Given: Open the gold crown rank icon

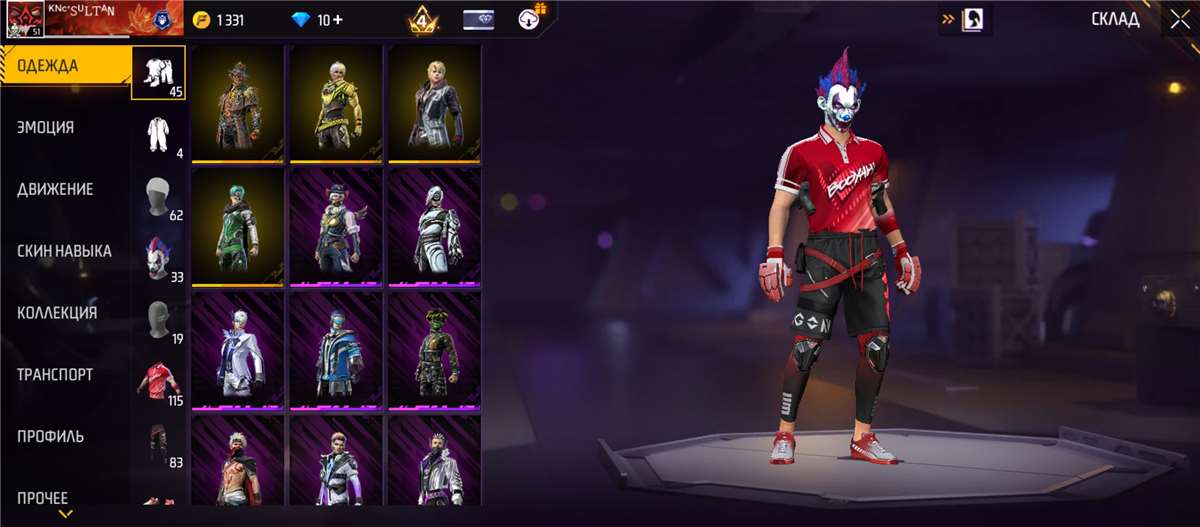Looking at the screenshot, I should point(421,19).
